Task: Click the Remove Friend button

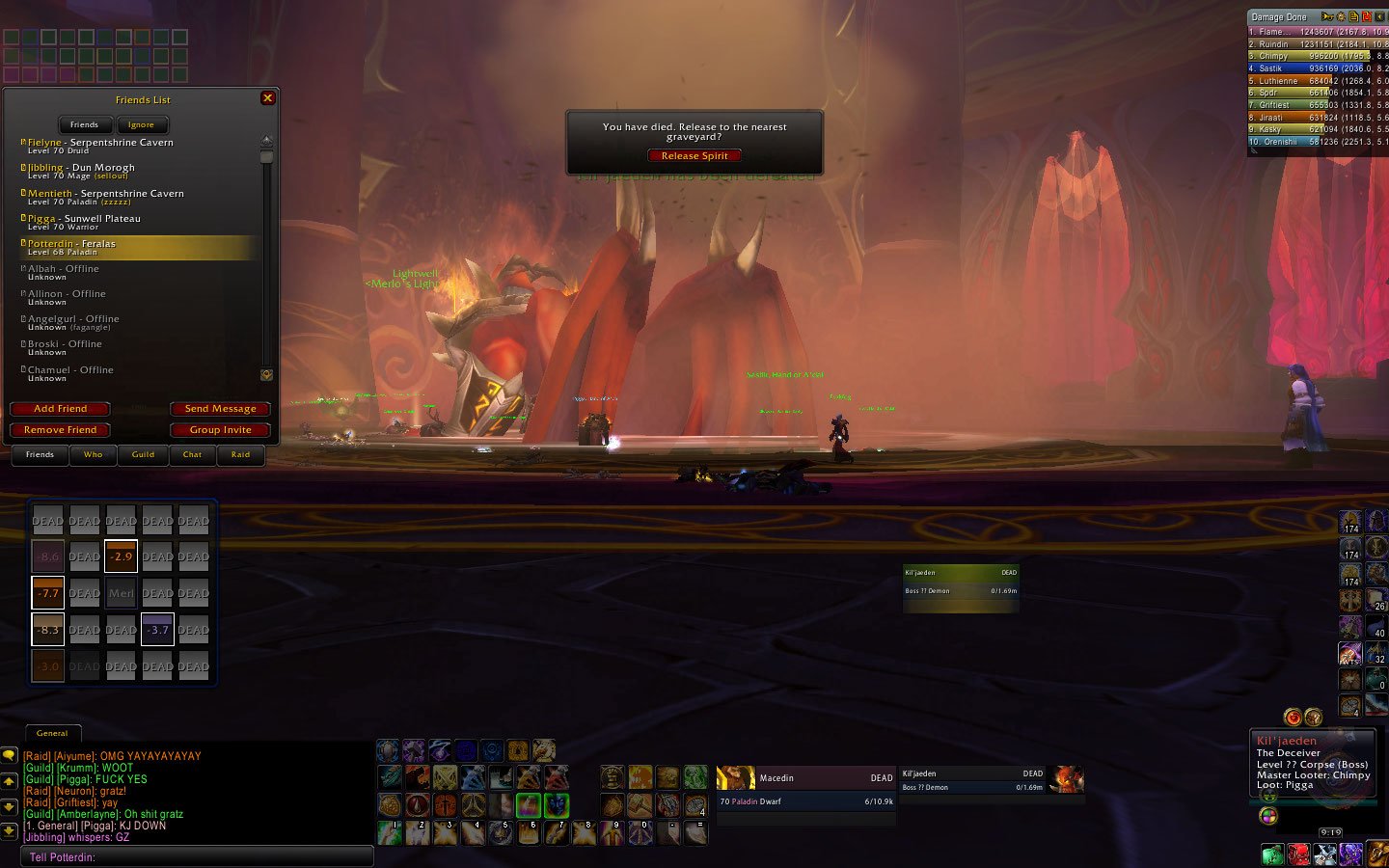Action: click(x=60, y=430)
